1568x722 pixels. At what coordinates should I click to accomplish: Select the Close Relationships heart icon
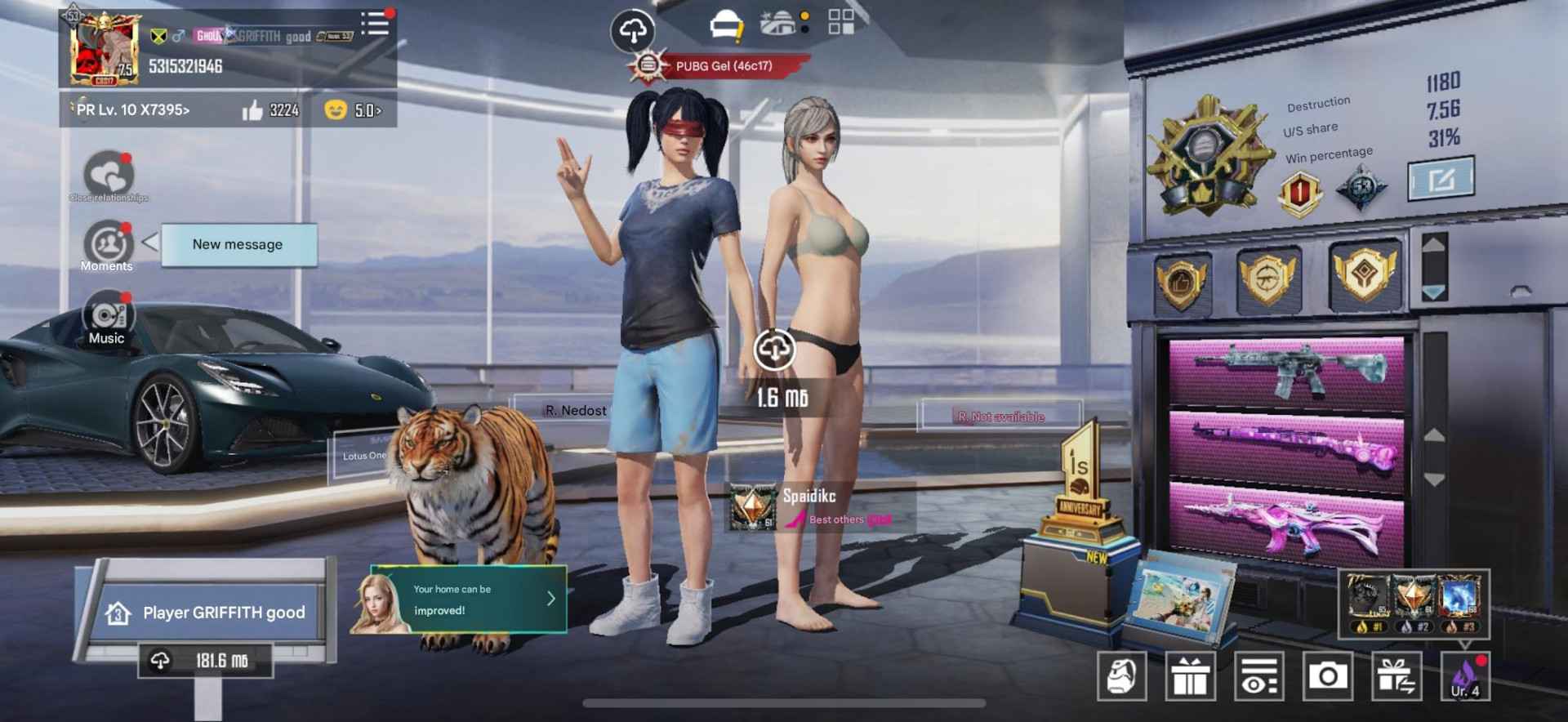coord(109,174)
